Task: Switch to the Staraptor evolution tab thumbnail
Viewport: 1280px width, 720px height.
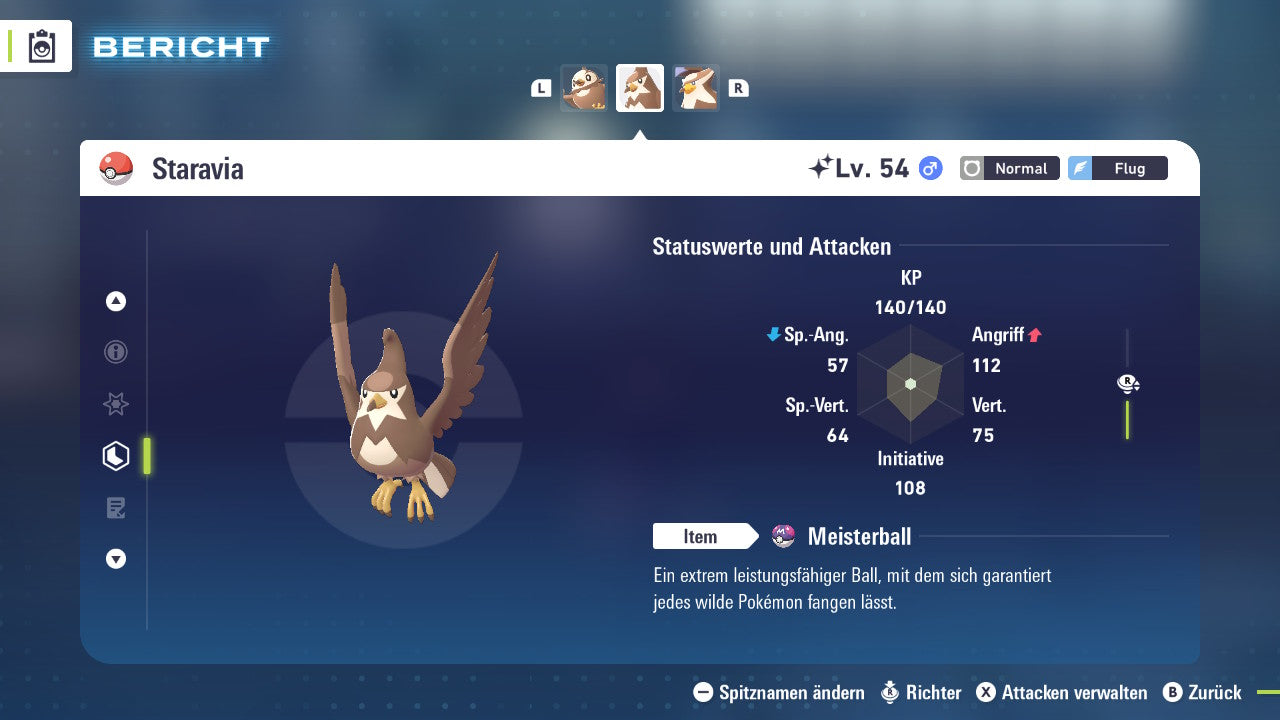Action: pyautogui.click(x=696, y=87)
